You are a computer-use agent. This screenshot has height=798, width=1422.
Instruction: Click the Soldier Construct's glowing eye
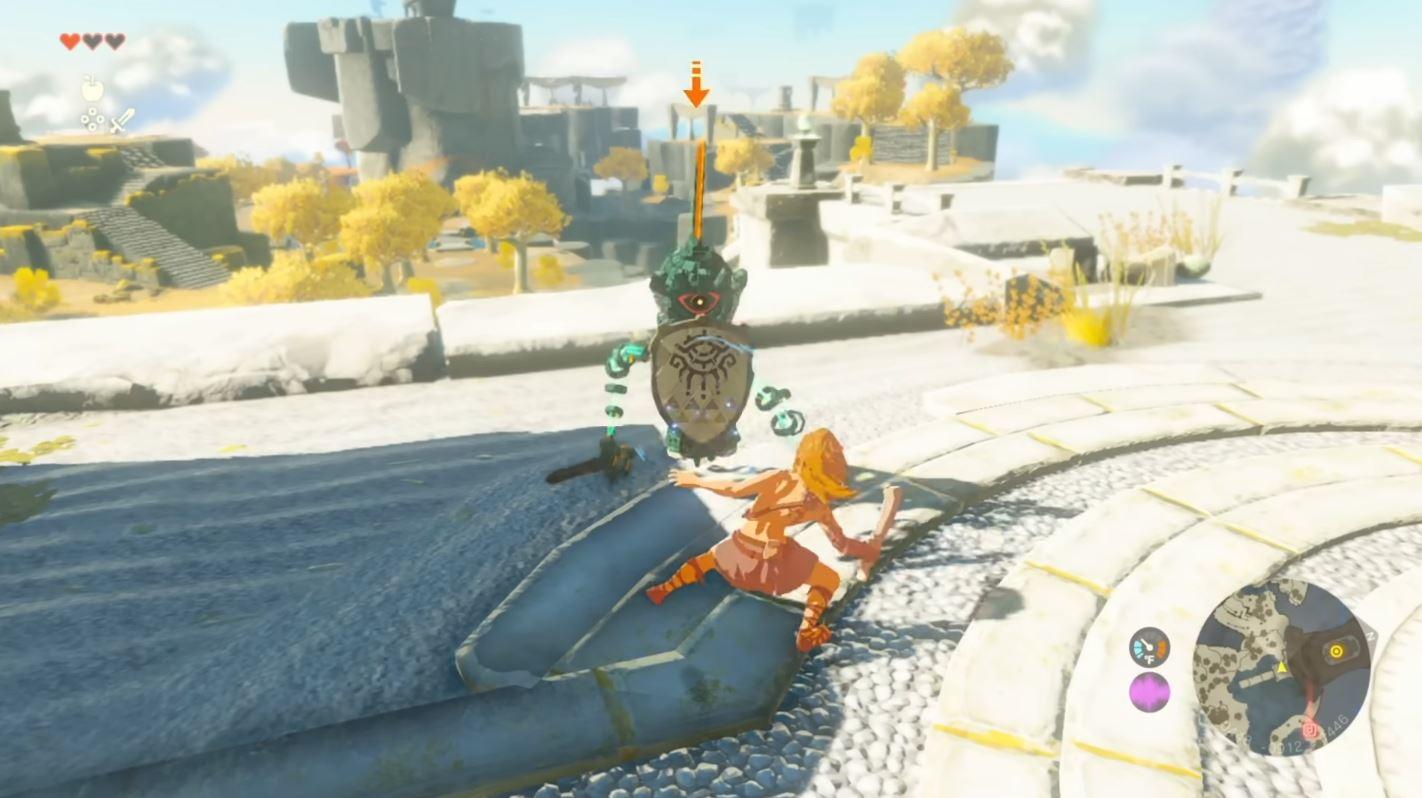[x=700, y=303]
